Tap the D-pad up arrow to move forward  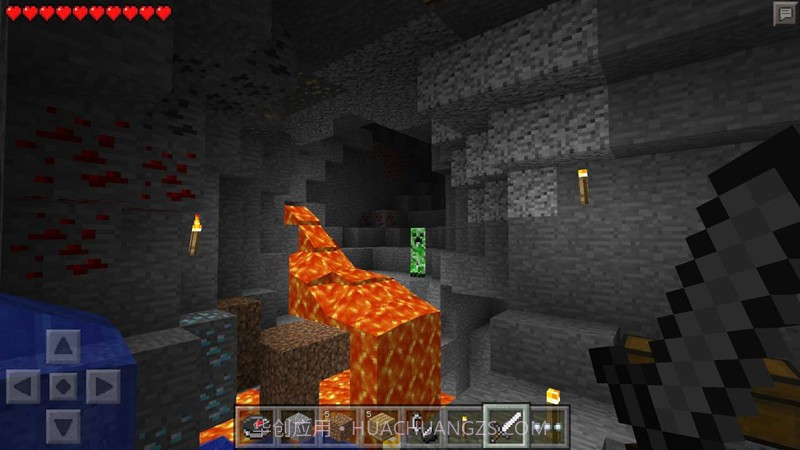tap(63, 348)
